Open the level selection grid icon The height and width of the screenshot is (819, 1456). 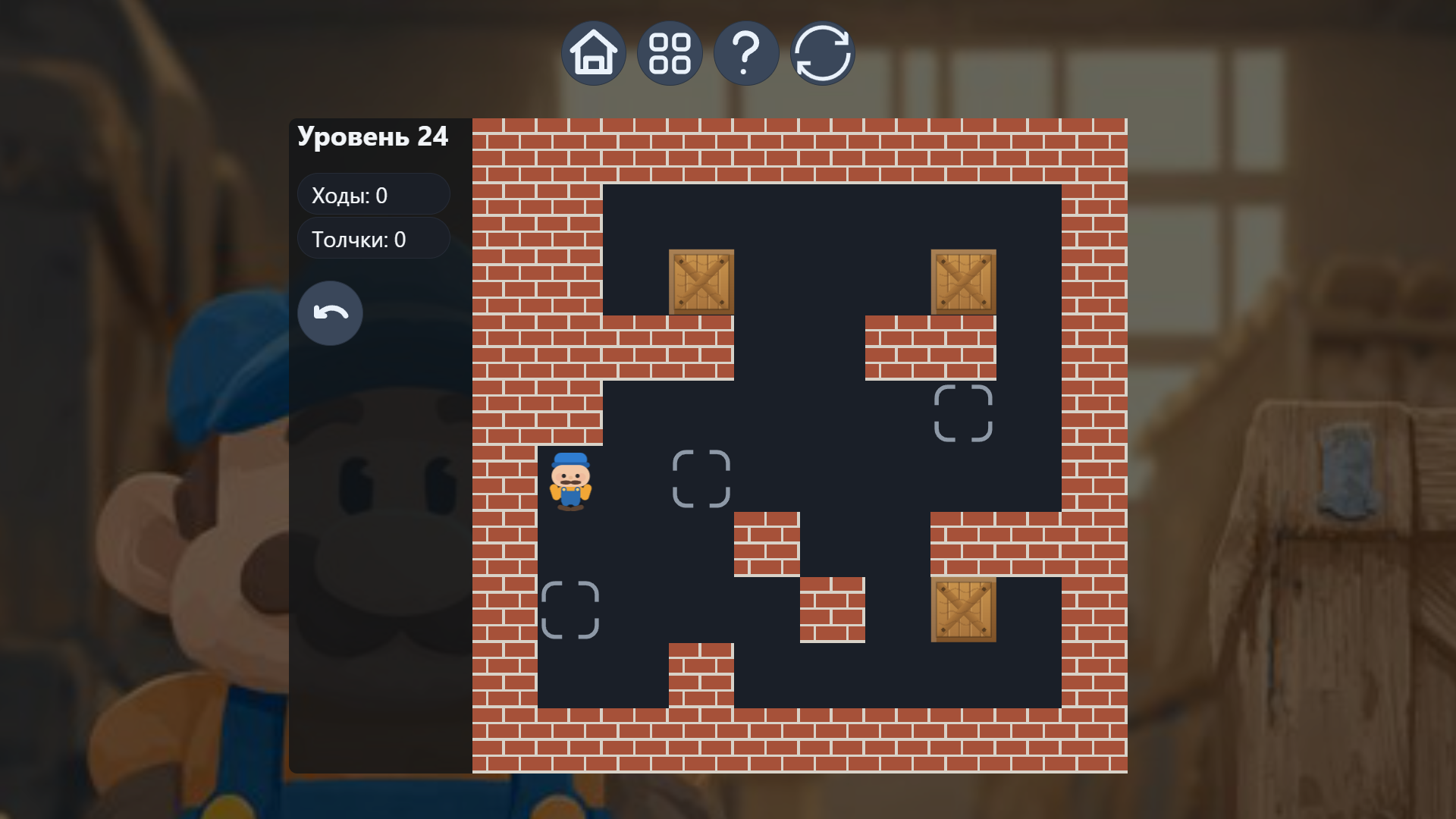point(670,52)
